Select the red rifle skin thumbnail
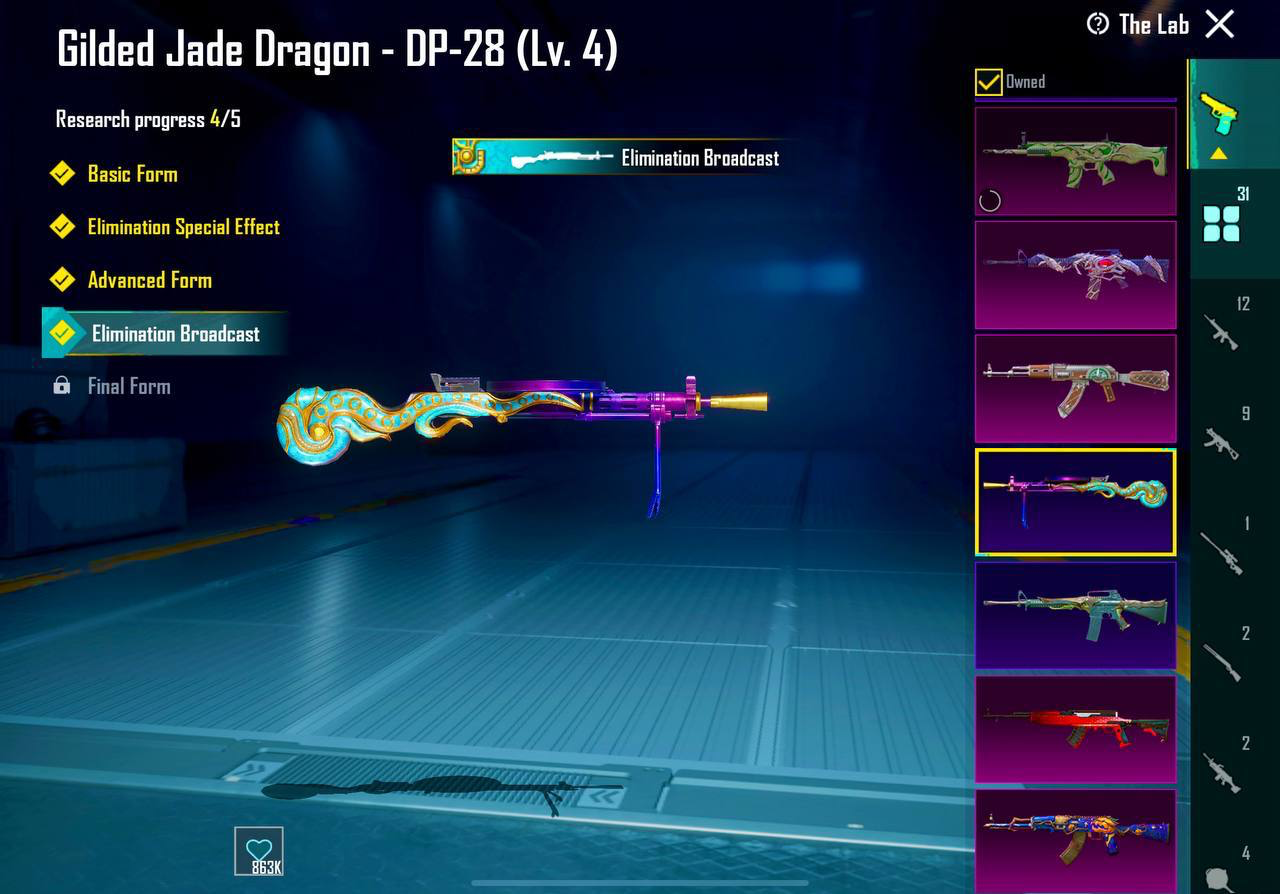 tap(1075, 729)
